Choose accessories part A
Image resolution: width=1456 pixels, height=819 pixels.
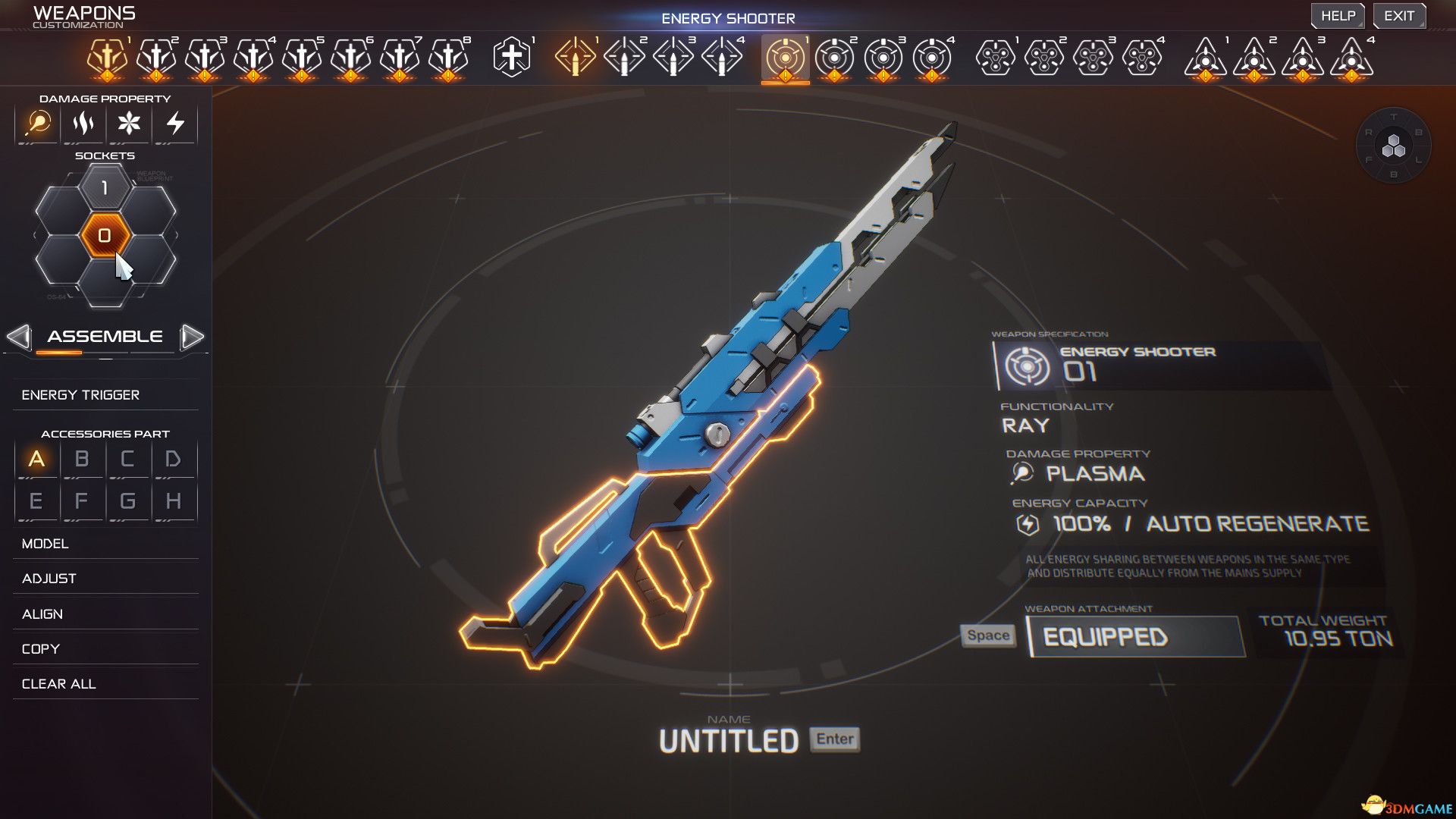pos(36,460)
